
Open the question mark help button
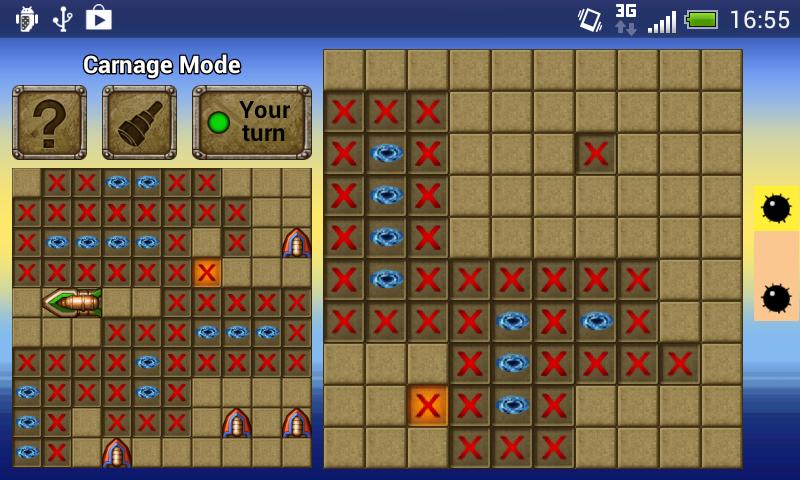click(x=49, y=122)
